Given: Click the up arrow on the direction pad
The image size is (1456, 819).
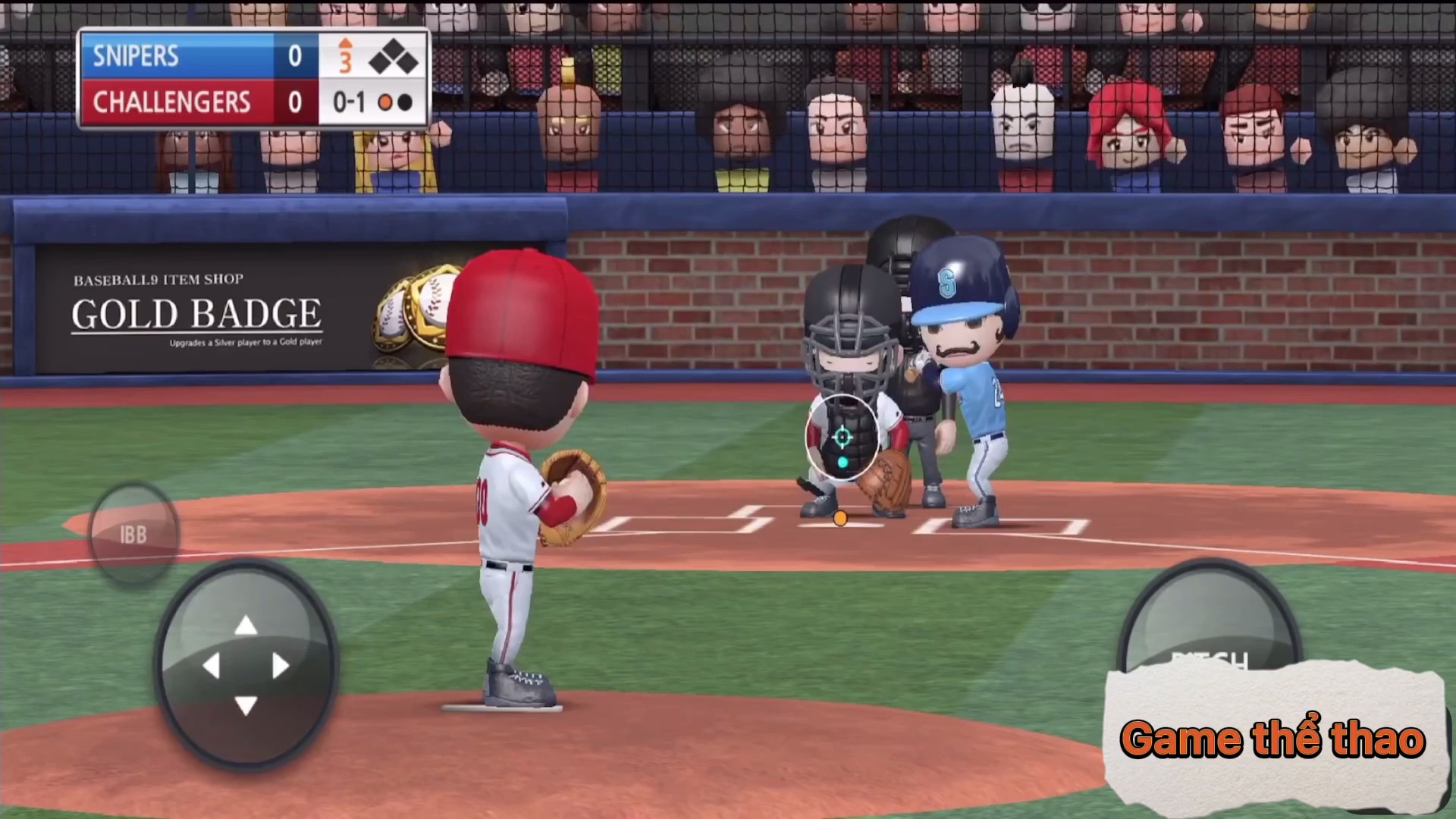Looking at the screenshot, I should [x=246, y=626].
